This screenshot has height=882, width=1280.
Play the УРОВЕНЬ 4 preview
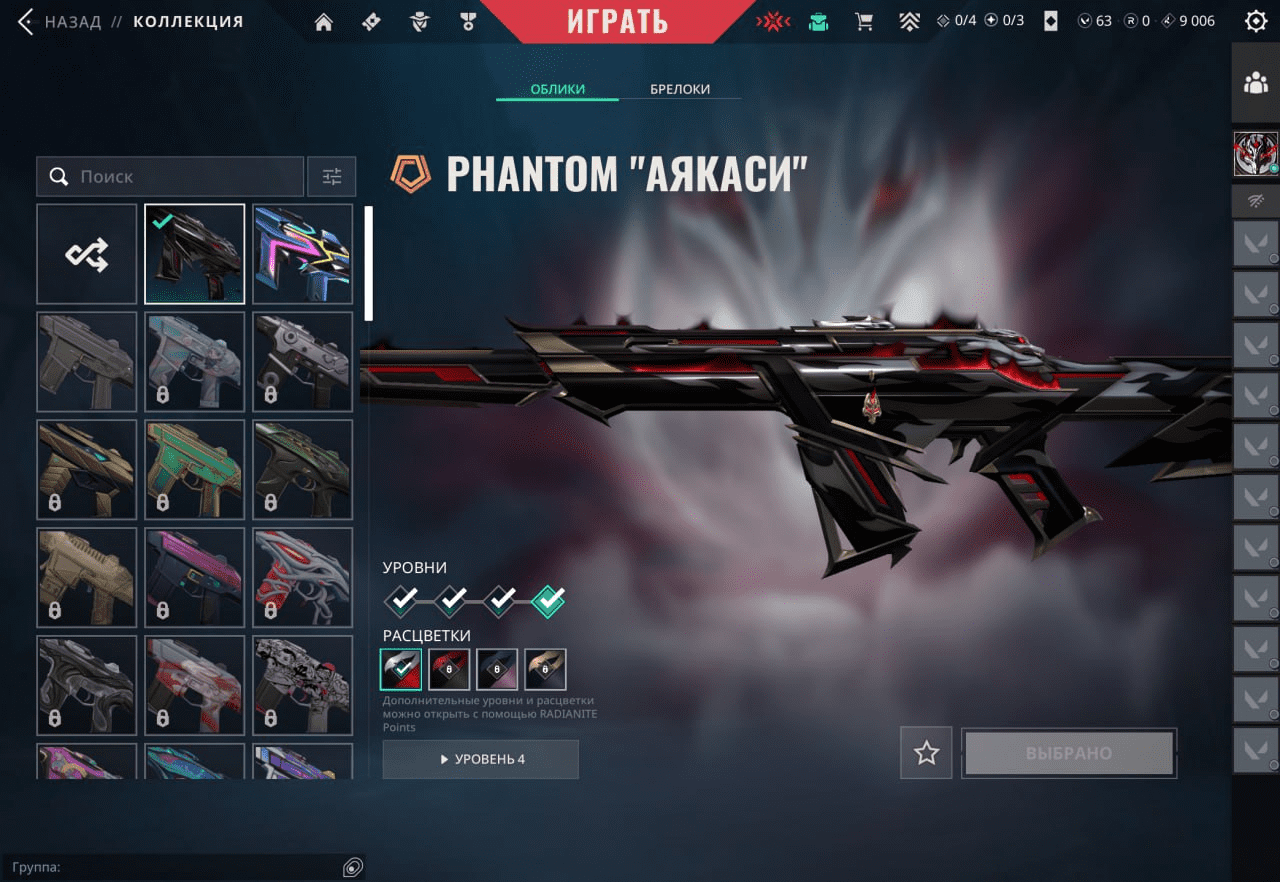pos(480,759)
